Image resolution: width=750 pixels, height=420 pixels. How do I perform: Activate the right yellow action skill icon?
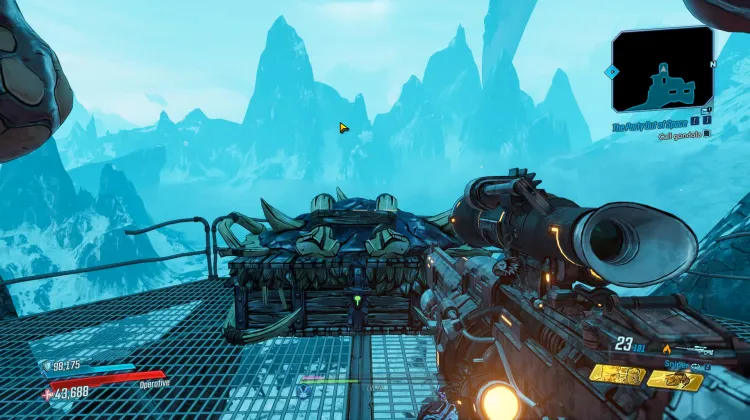point(675,378)
